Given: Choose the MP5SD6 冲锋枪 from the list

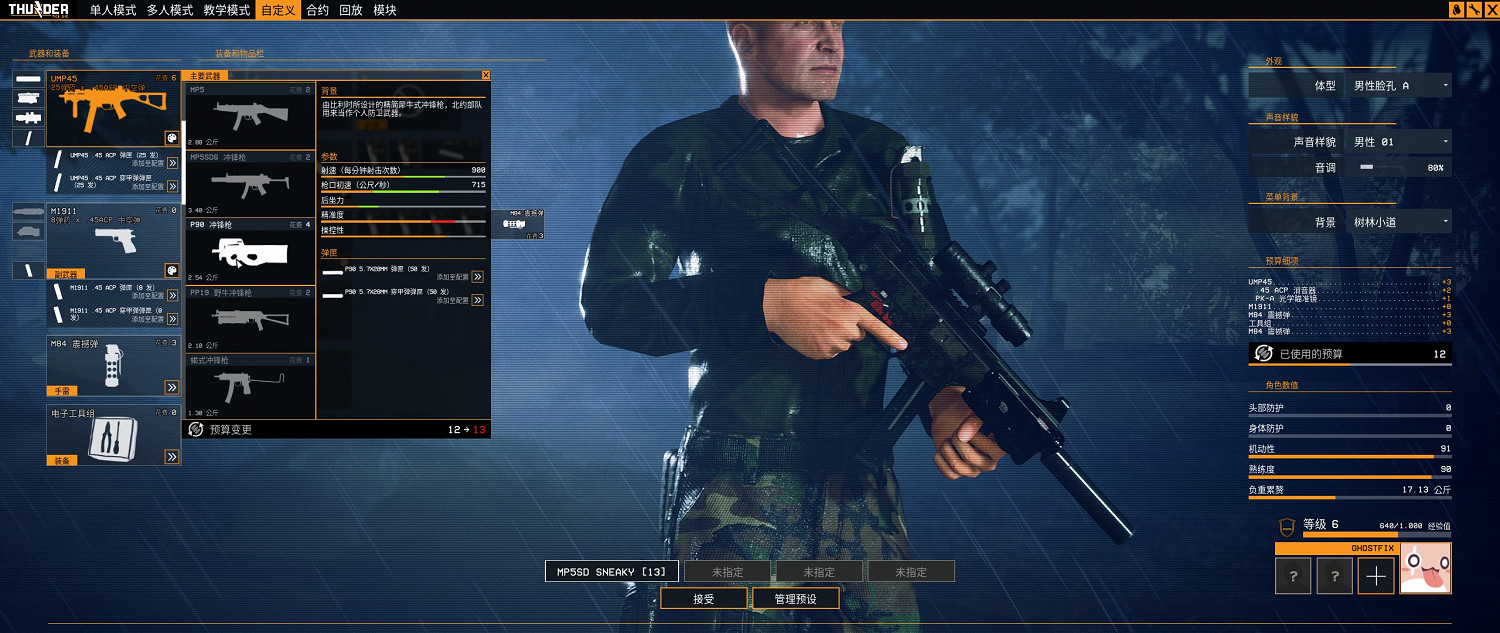Looking at the screenshot, I should pos(250,184).
